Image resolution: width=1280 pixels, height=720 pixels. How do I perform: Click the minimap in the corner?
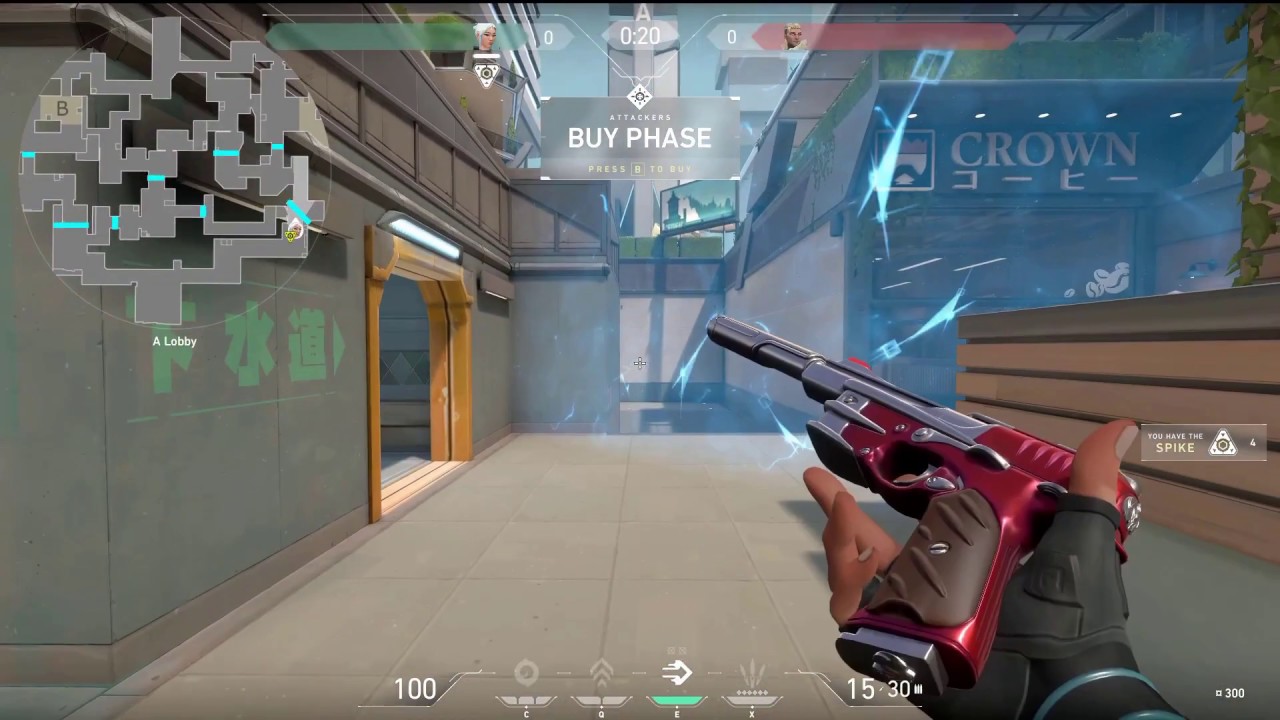(x=172, y=170)
